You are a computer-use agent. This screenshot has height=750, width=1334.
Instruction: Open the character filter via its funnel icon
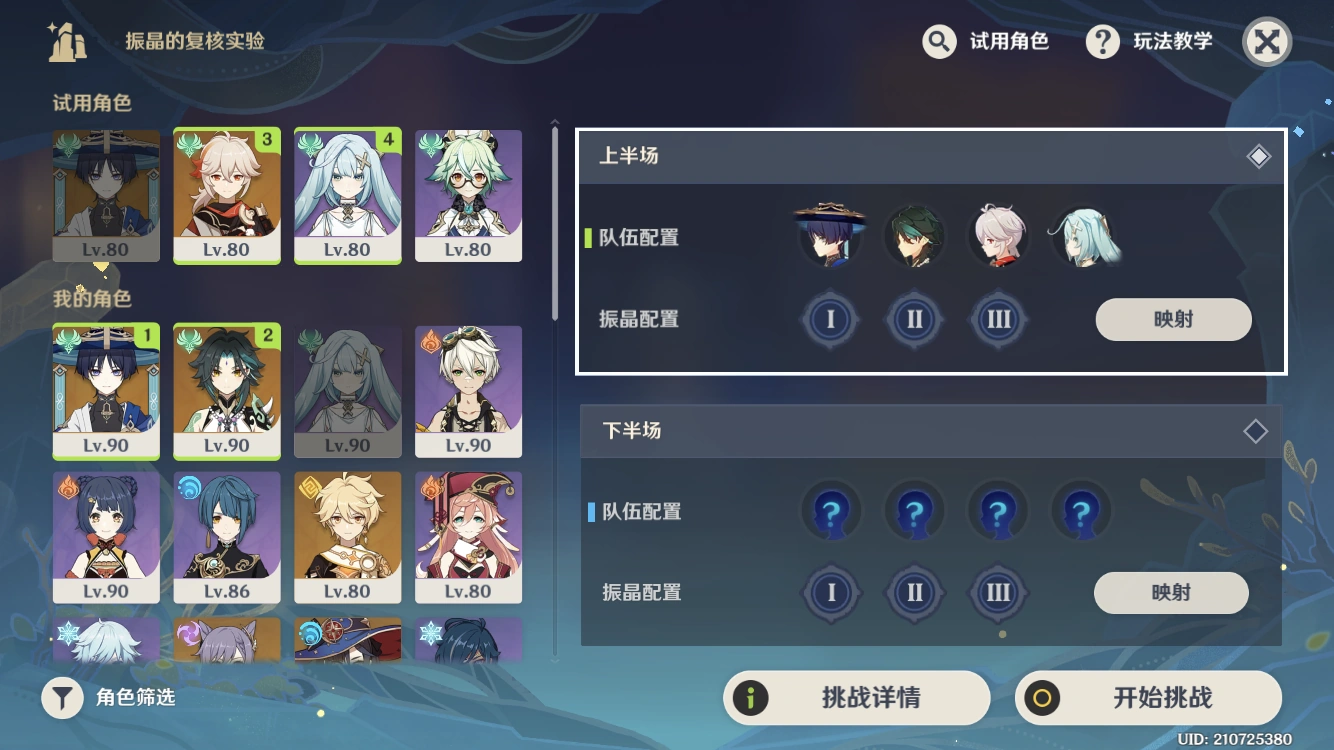[62, 698]
